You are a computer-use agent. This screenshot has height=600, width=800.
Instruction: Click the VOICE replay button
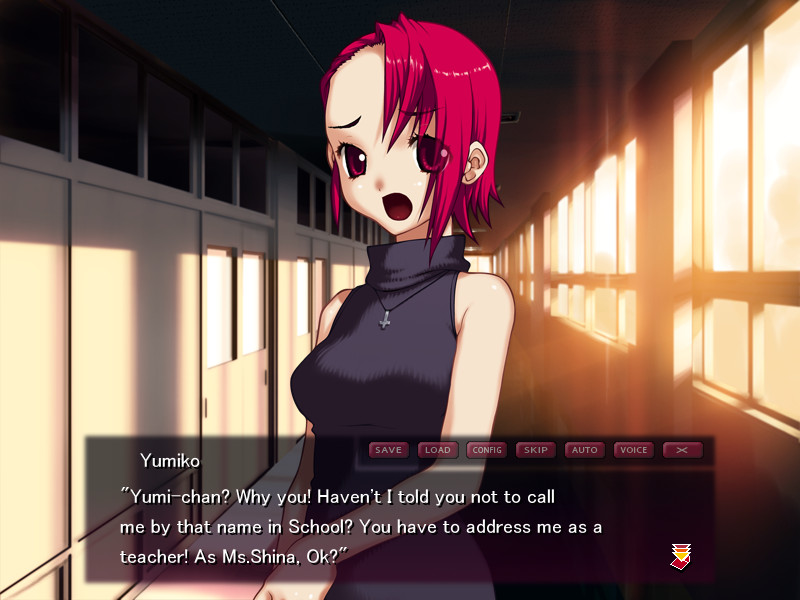point(633,450)
